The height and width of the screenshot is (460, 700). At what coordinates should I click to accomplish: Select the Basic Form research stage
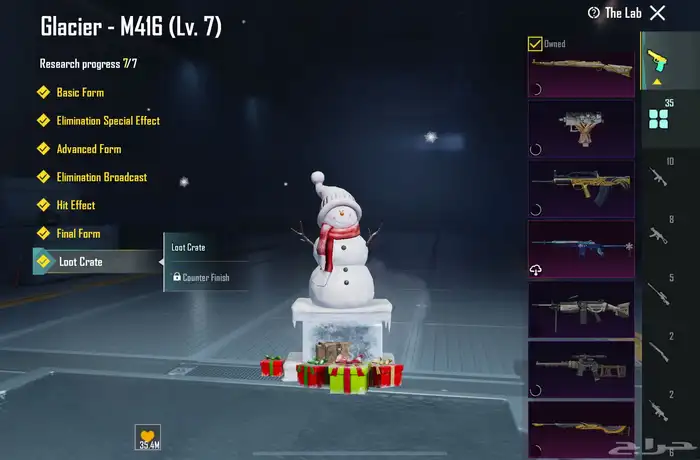(80, 93)
